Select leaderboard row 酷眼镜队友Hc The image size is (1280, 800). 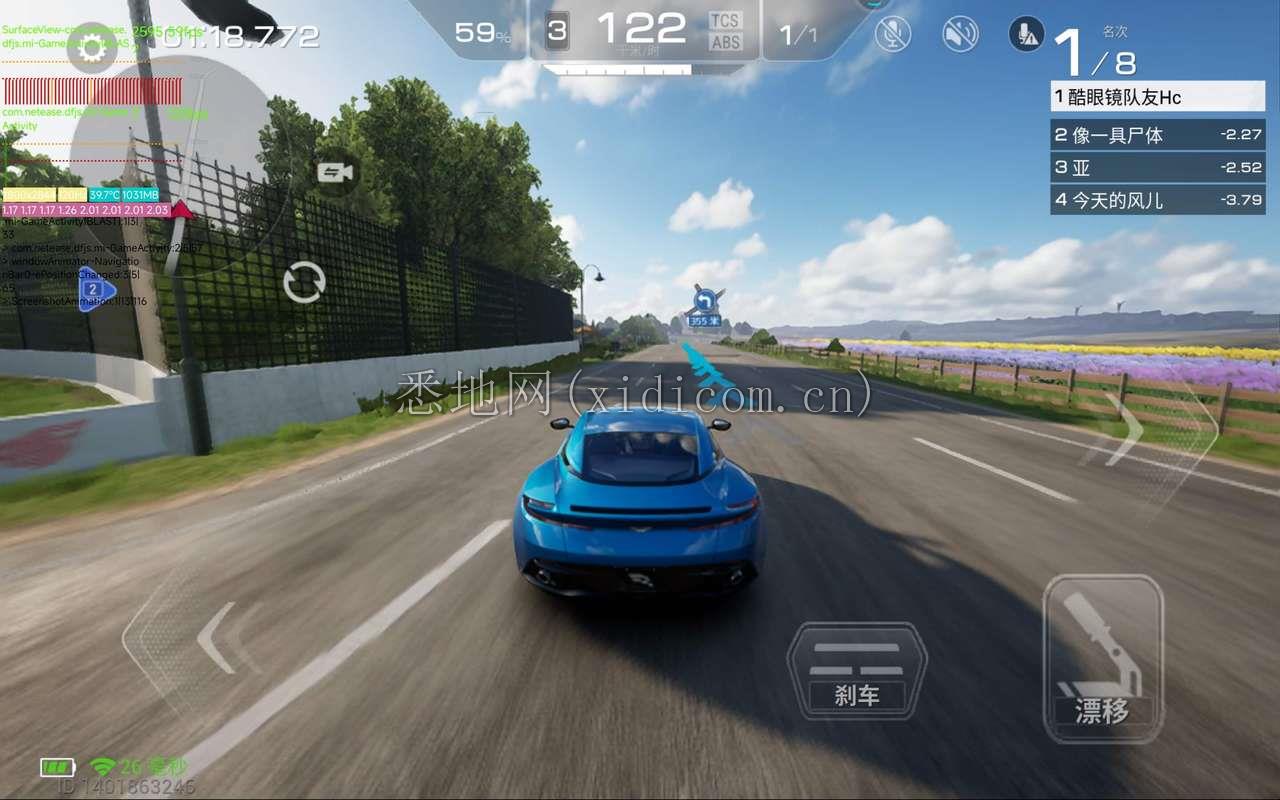pos(1158,97)
